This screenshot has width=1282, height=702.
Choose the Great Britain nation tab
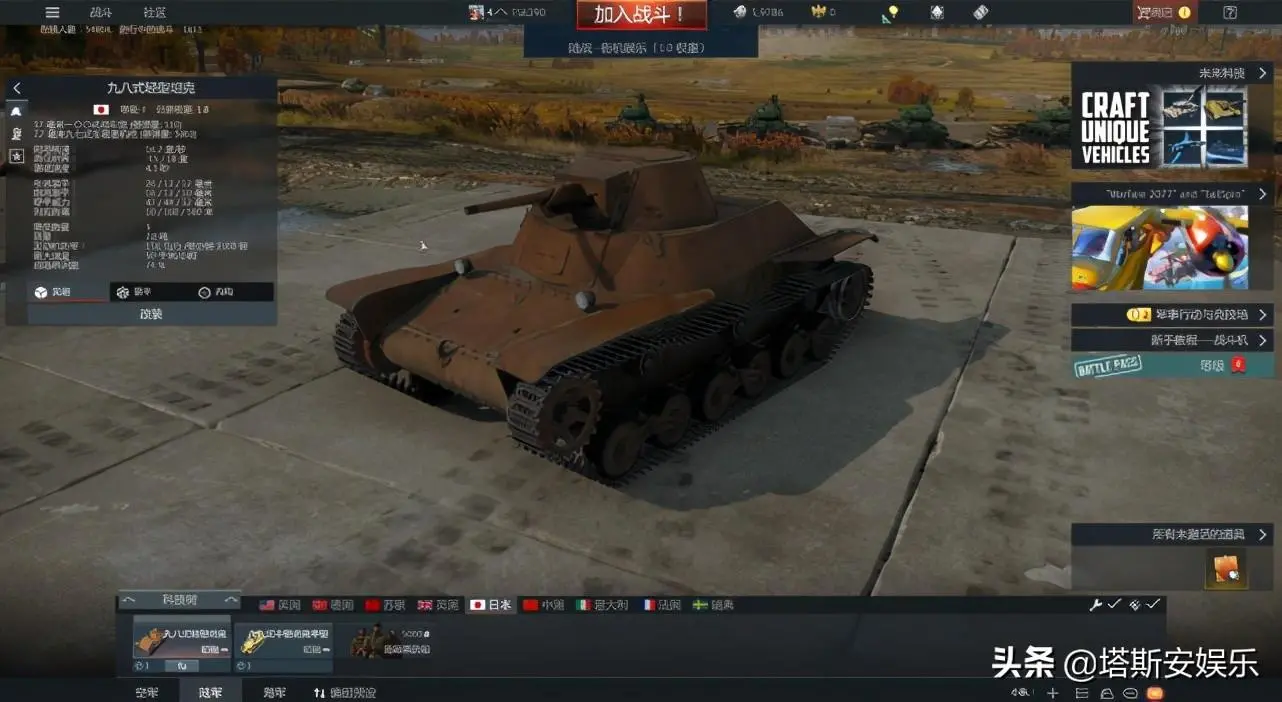(x=438, y=605)
